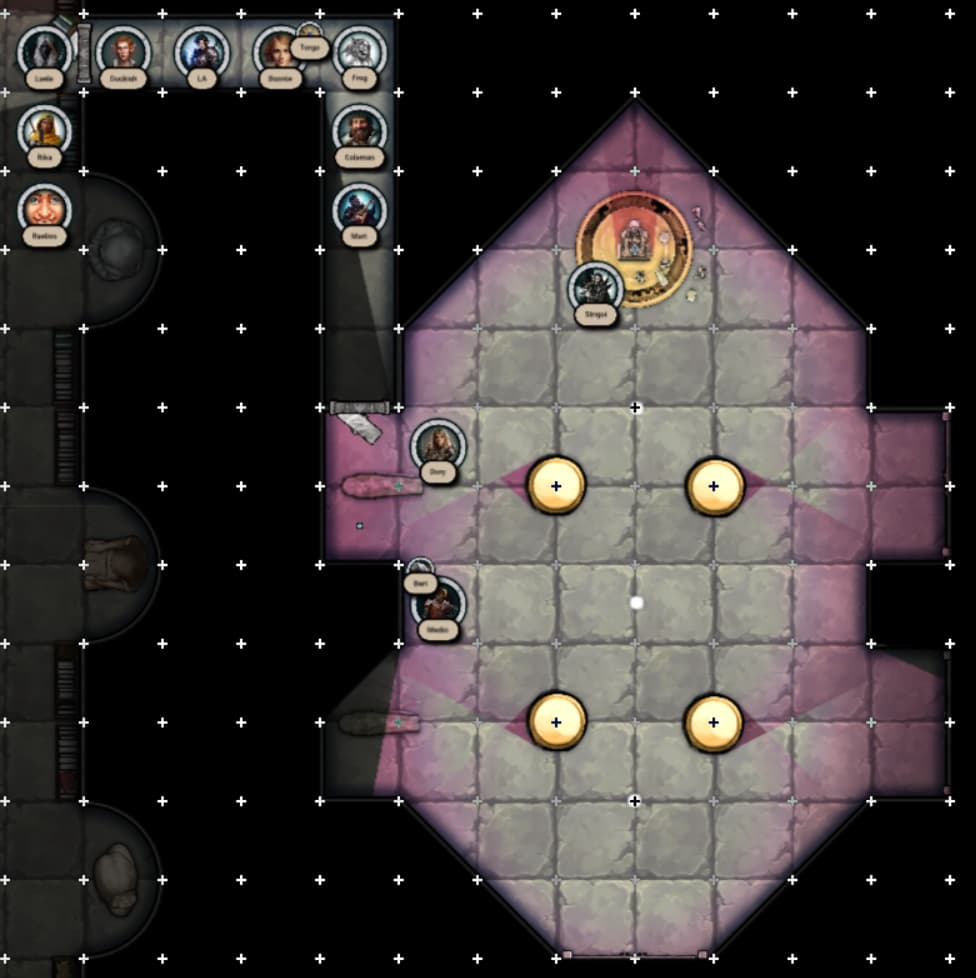The height and width of the screenshot is (978, 976).
Task: Select the armored token beside the golden throne
Action: pos(596,288)
